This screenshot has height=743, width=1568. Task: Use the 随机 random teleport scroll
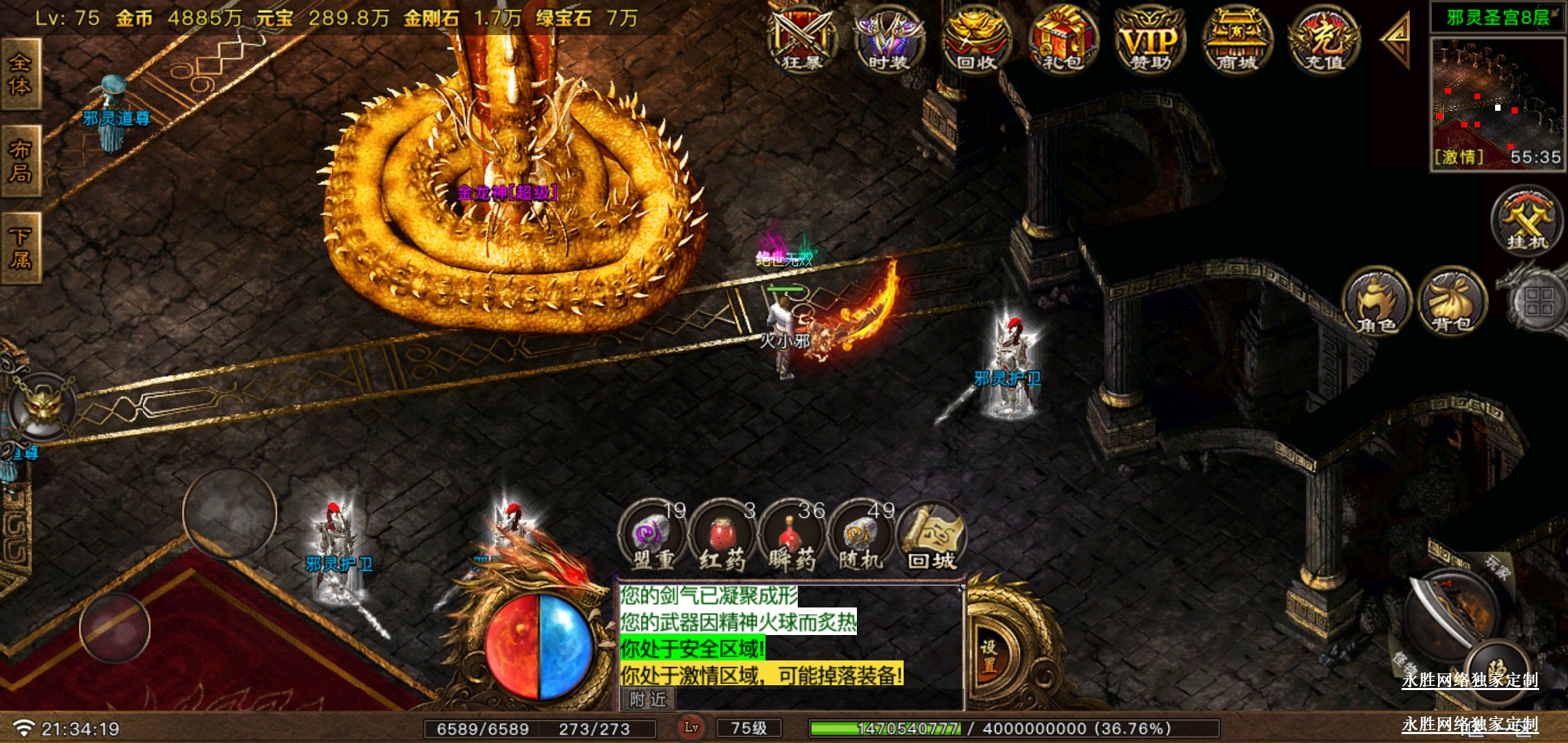point(861,538)
